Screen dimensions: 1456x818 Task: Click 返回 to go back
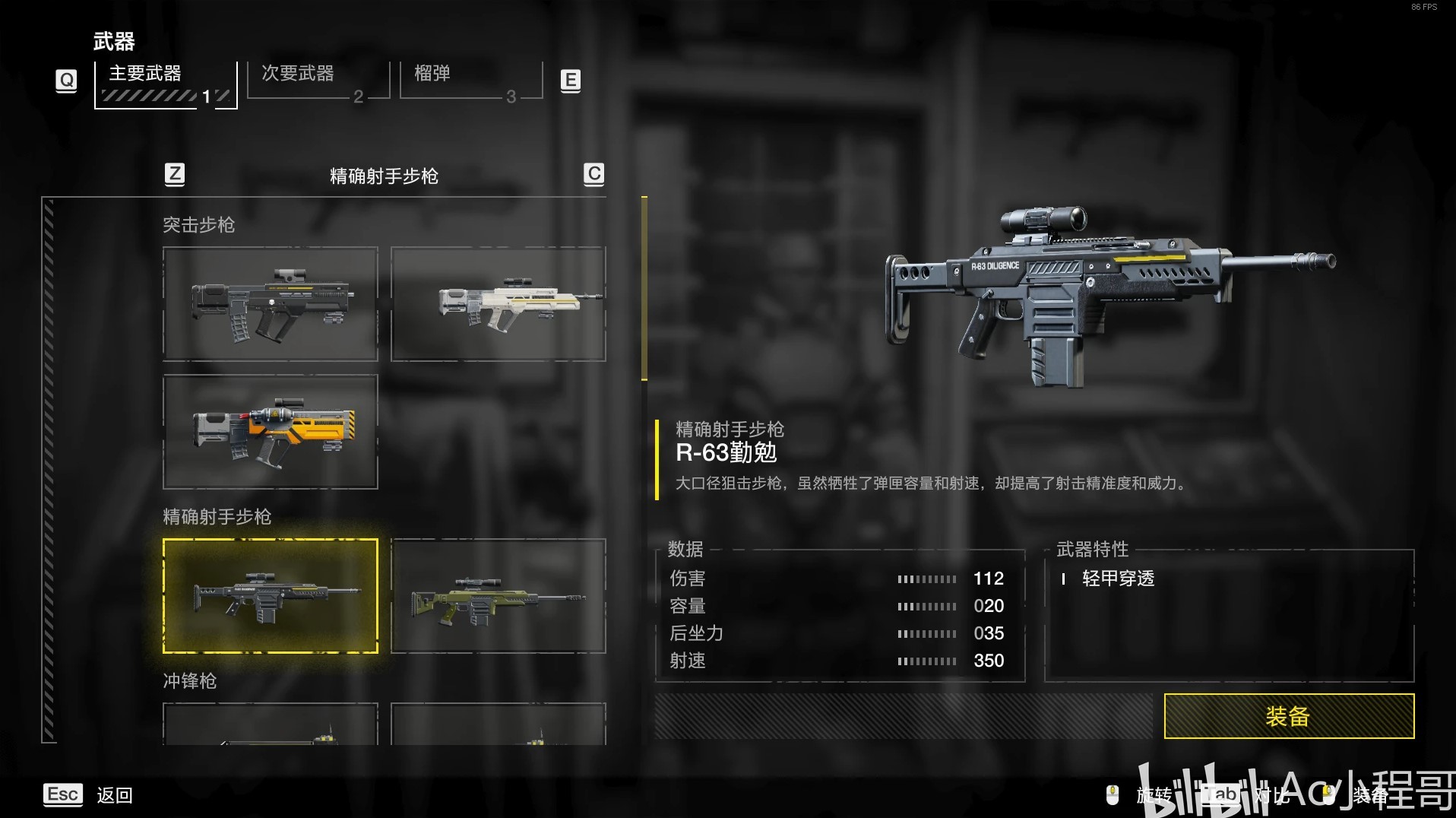114,795
